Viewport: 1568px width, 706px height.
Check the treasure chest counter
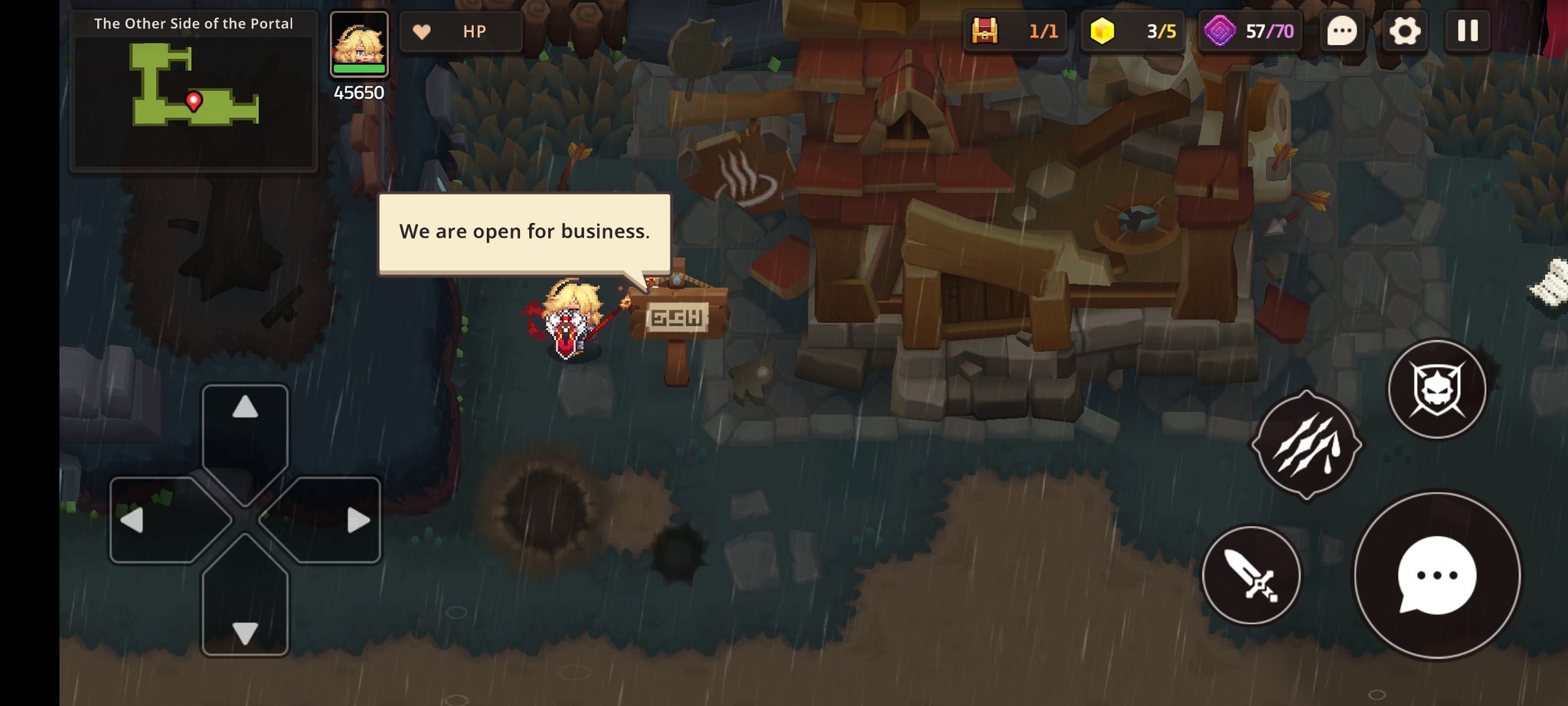1014,31
